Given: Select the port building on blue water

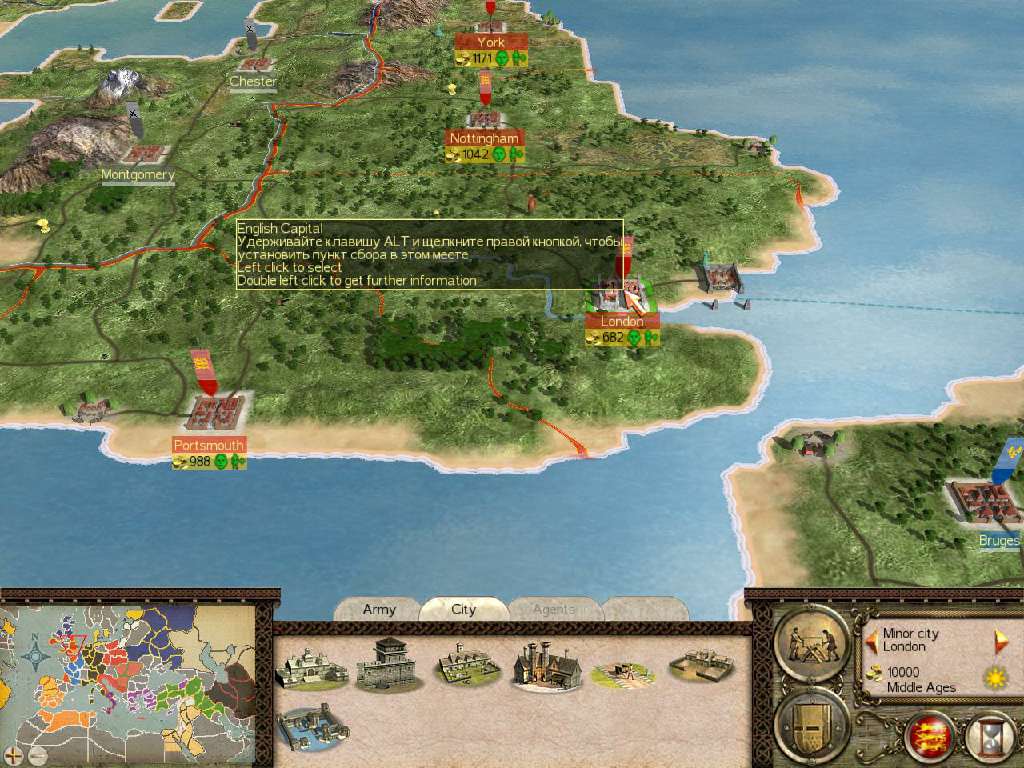Looking at the screenshot, I should [311, 727].
